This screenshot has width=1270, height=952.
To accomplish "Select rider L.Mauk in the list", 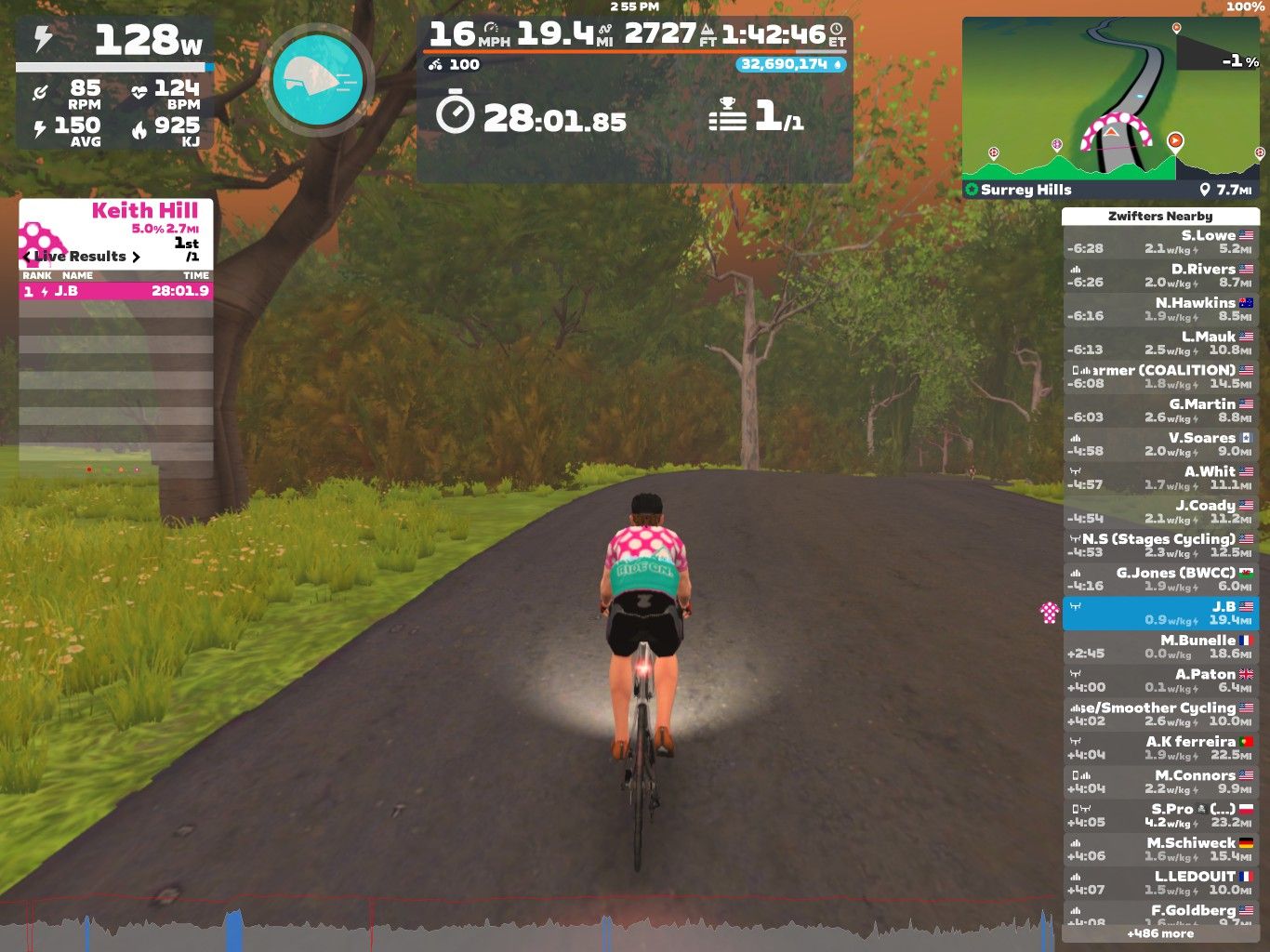I will click(x=1159, y=343).
